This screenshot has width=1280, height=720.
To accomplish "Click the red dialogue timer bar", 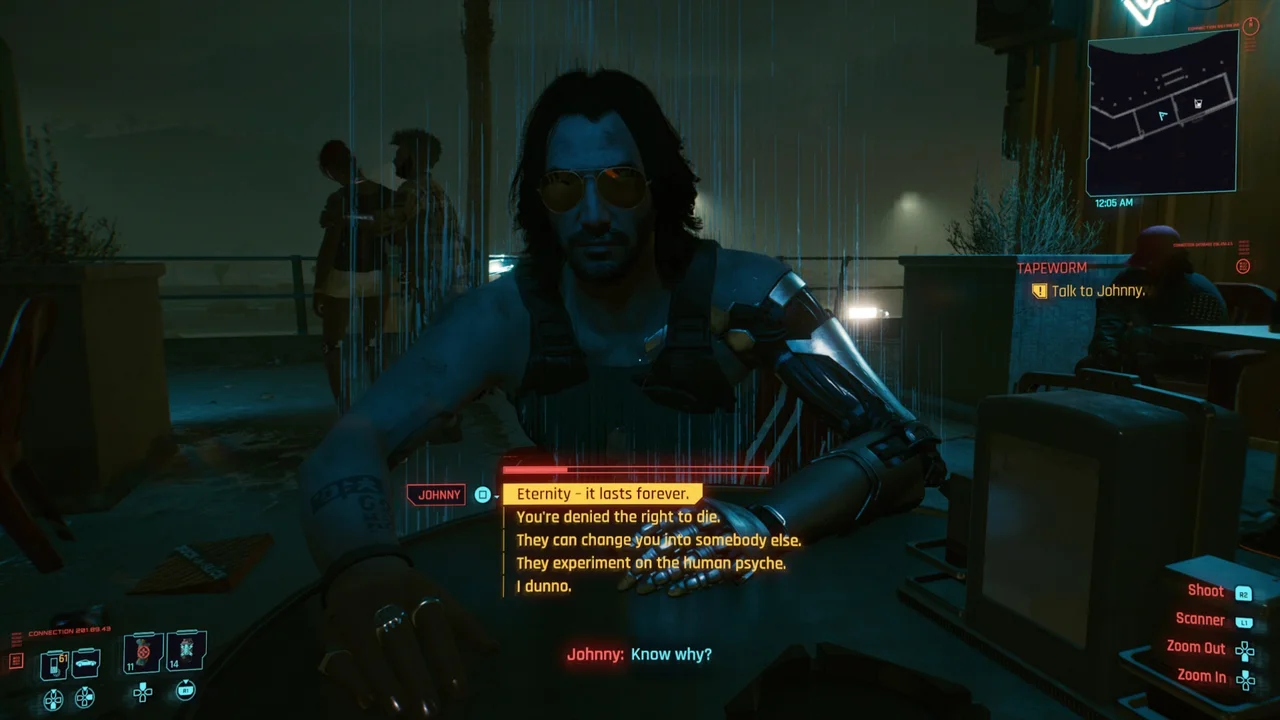I will tap(634, 469).
